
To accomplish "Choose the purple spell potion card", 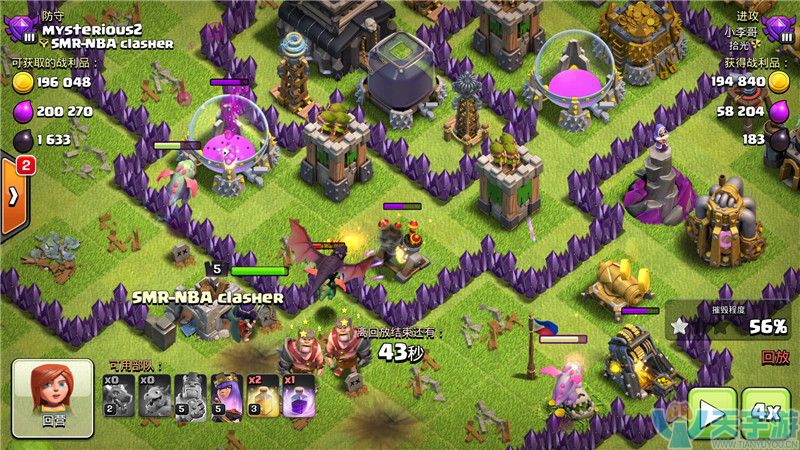I will click(297, 396).
